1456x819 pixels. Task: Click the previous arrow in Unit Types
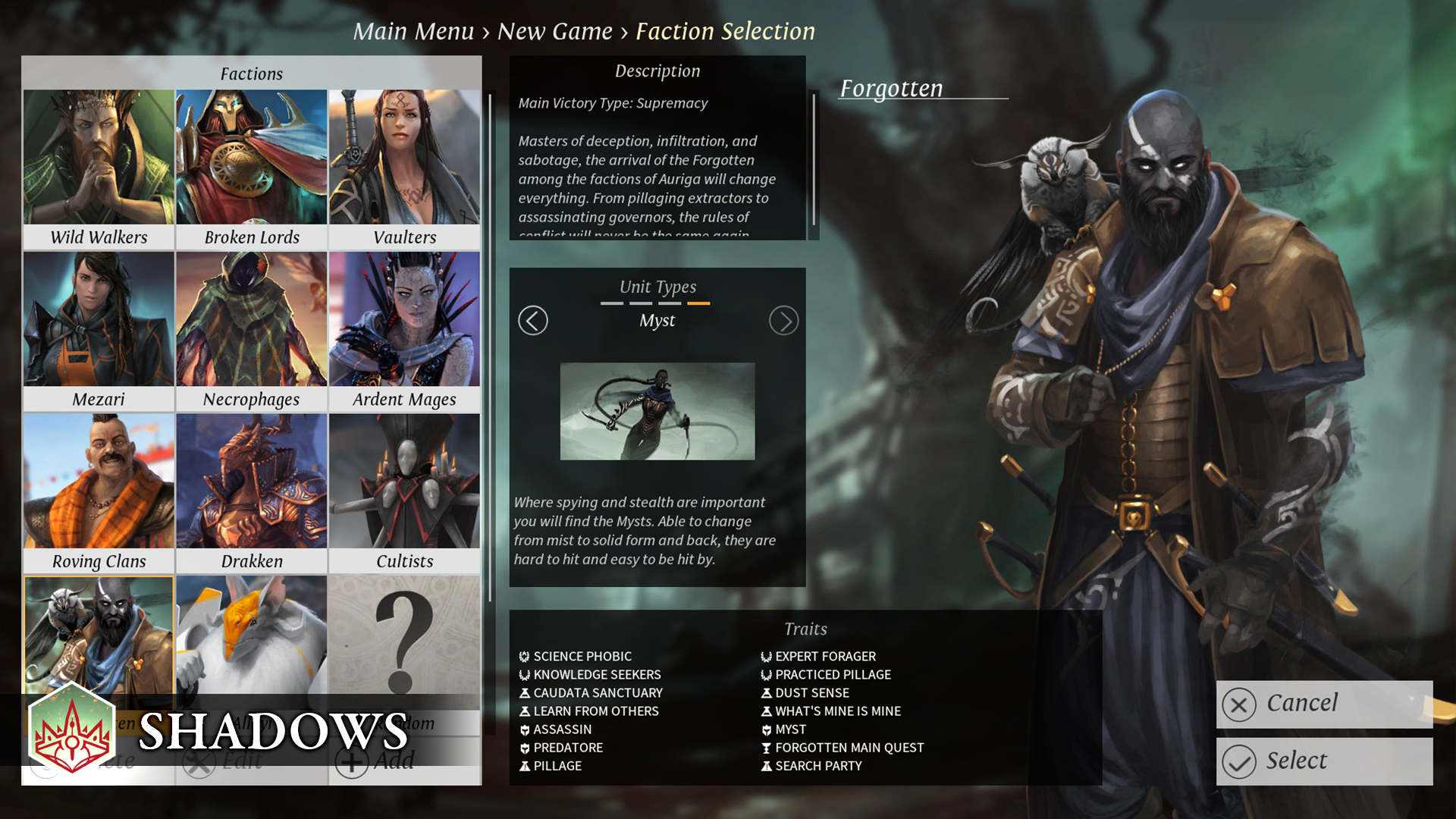click(532, 320)
